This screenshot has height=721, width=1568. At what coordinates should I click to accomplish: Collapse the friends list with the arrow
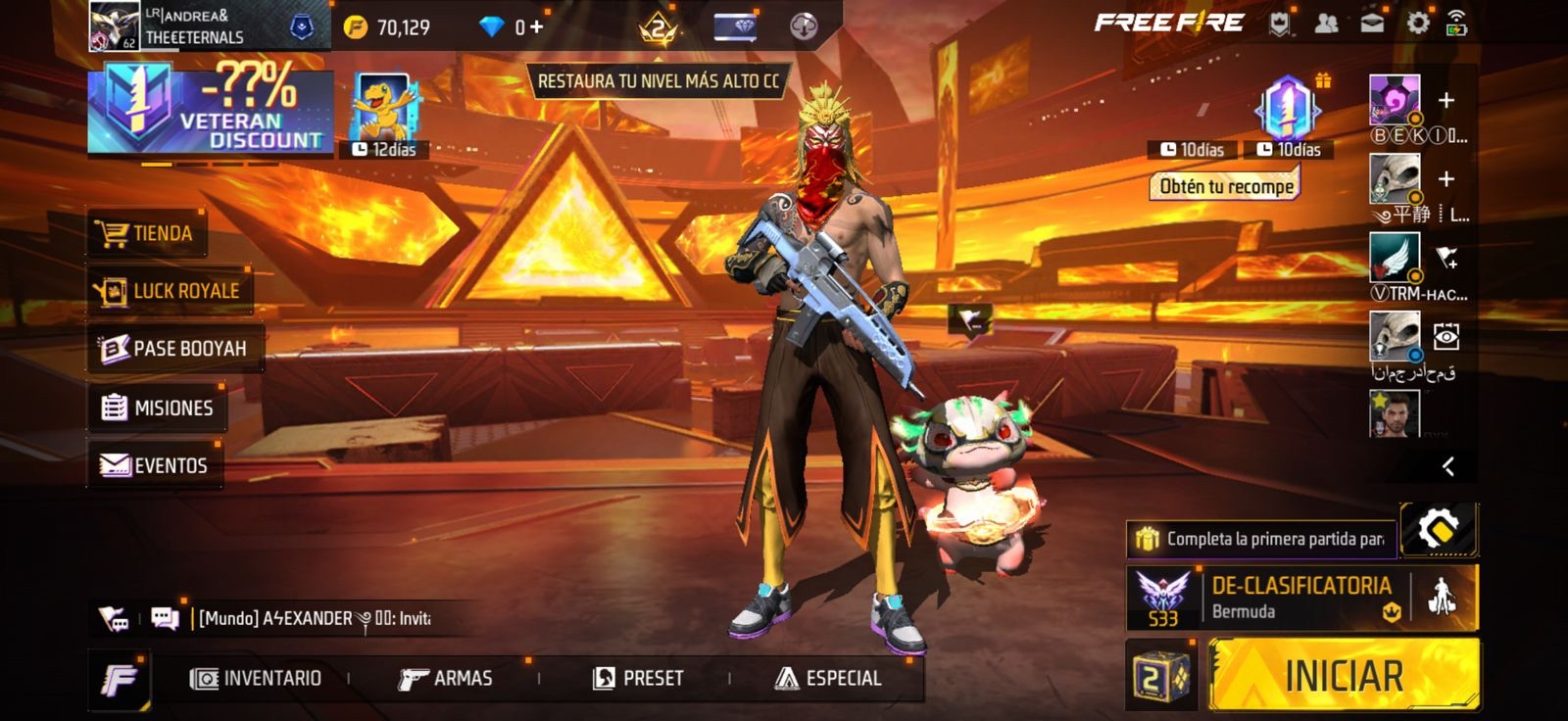coord(1447,466)
